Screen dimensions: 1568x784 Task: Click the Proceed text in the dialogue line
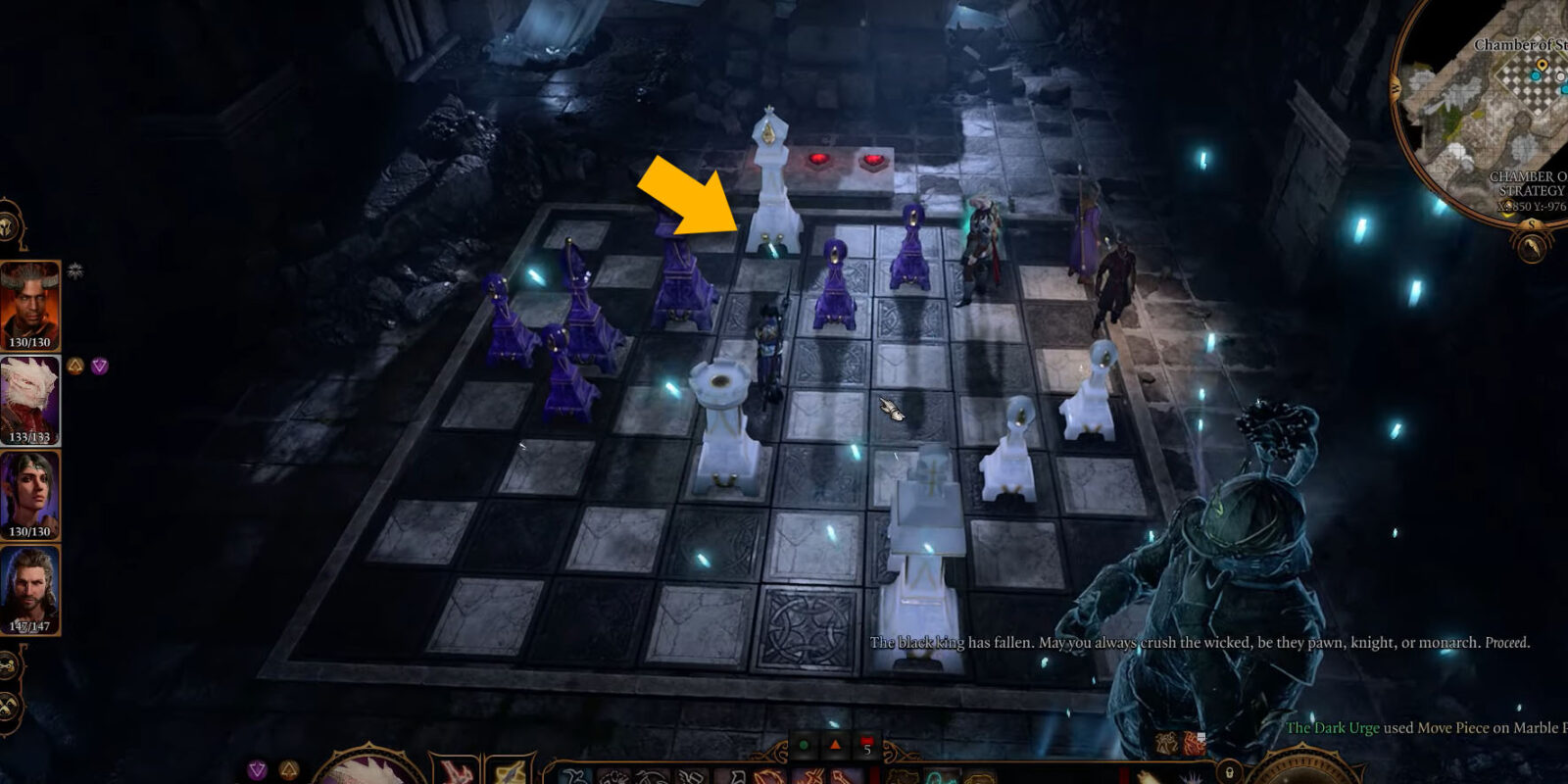[x=1510, y=644]
